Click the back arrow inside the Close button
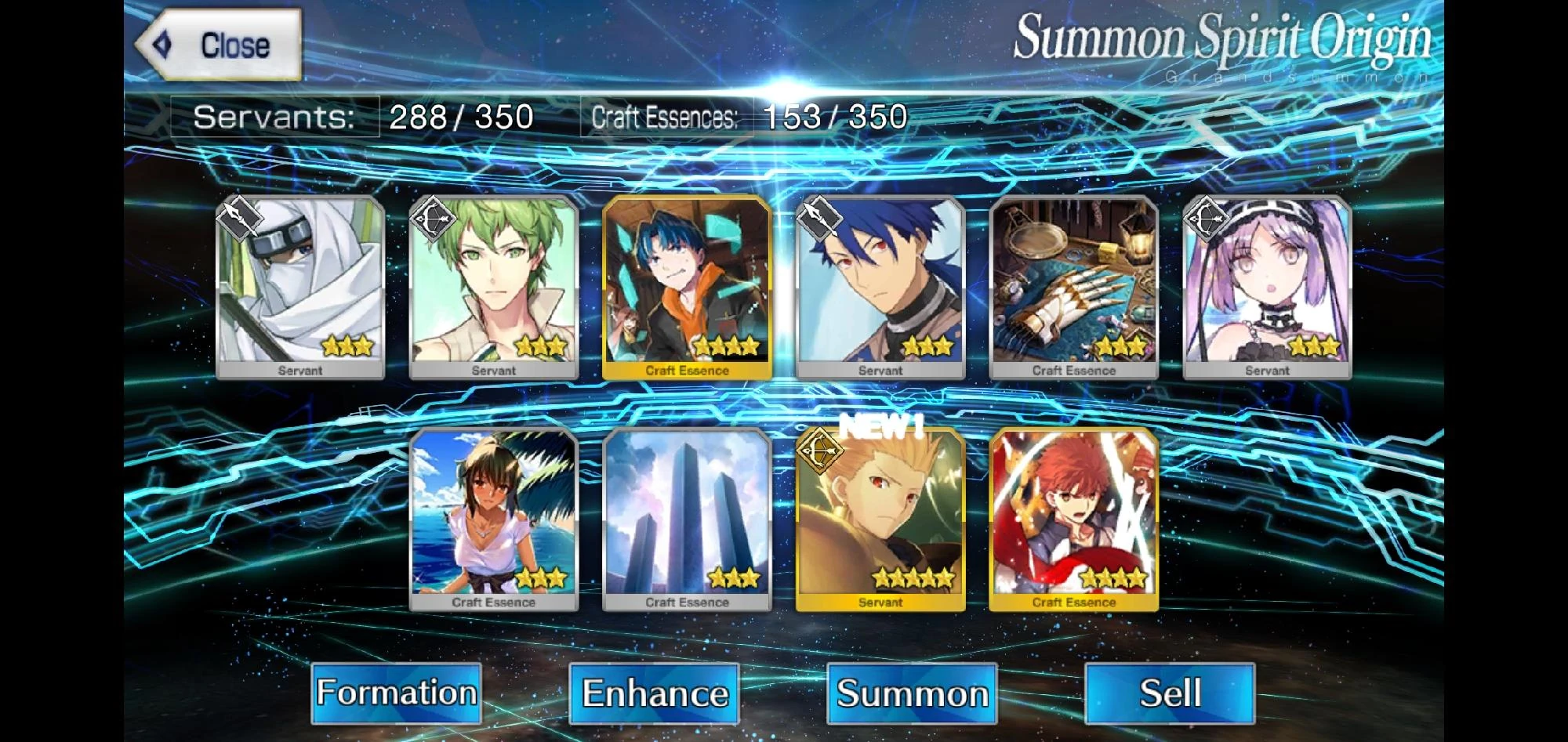Viewport: 1568px width, 742px height. click(162, 43)
